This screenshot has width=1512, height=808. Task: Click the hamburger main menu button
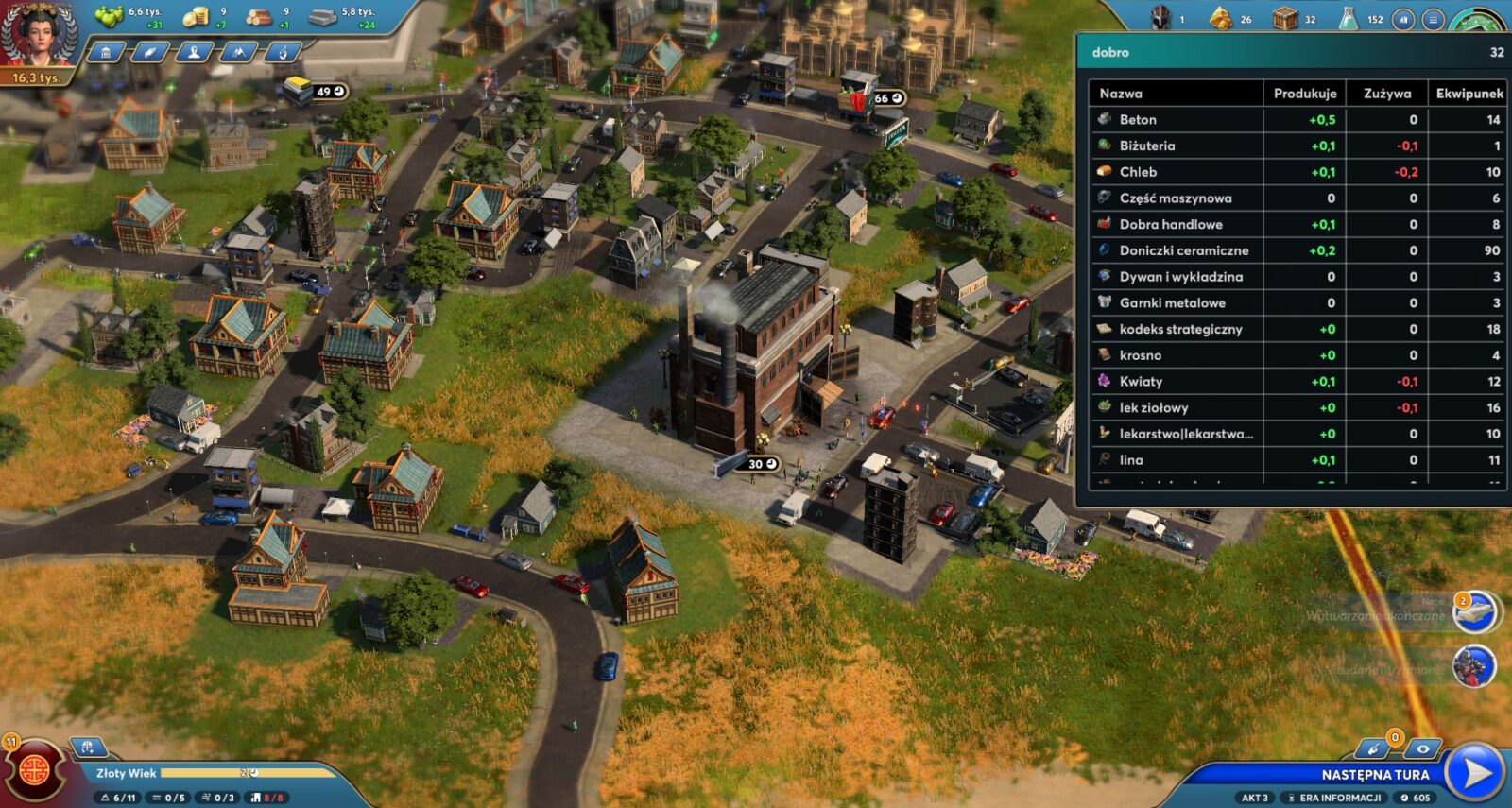(1434, 19)
